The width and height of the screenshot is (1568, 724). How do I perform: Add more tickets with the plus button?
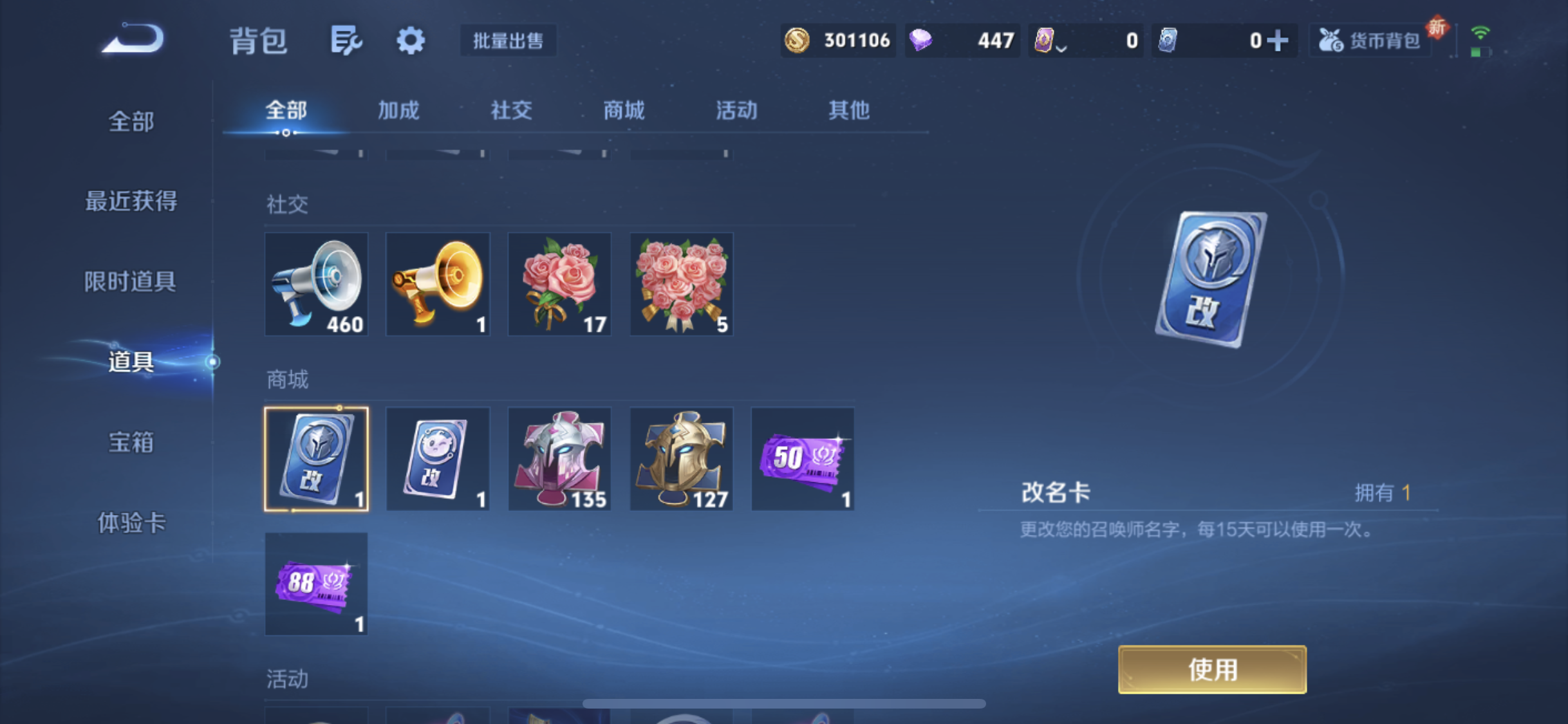pos(1277,41)
